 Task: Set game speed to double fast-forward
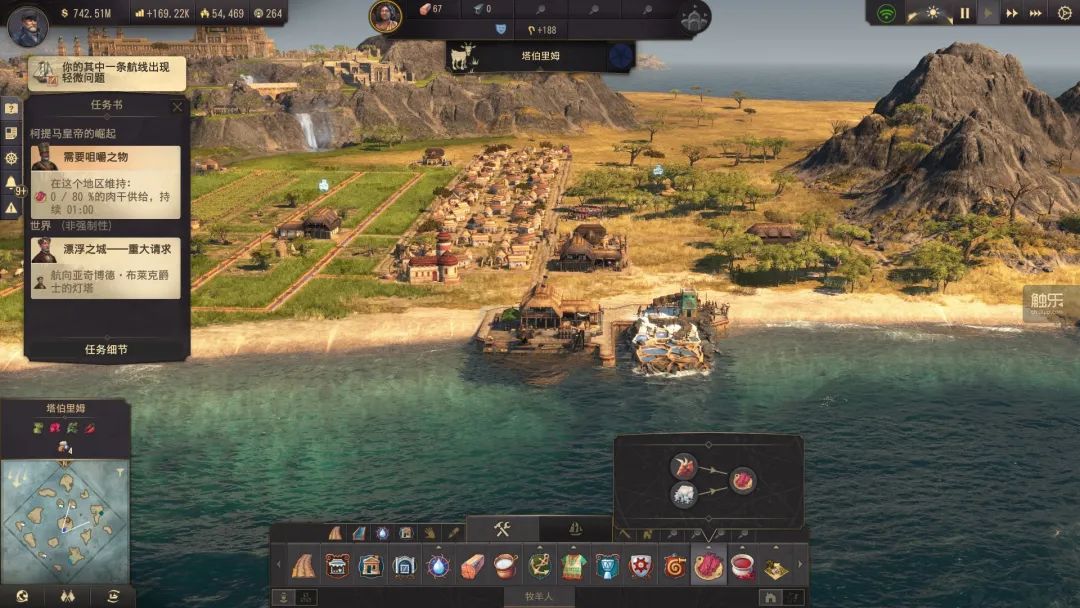(x=1012, y=13)
